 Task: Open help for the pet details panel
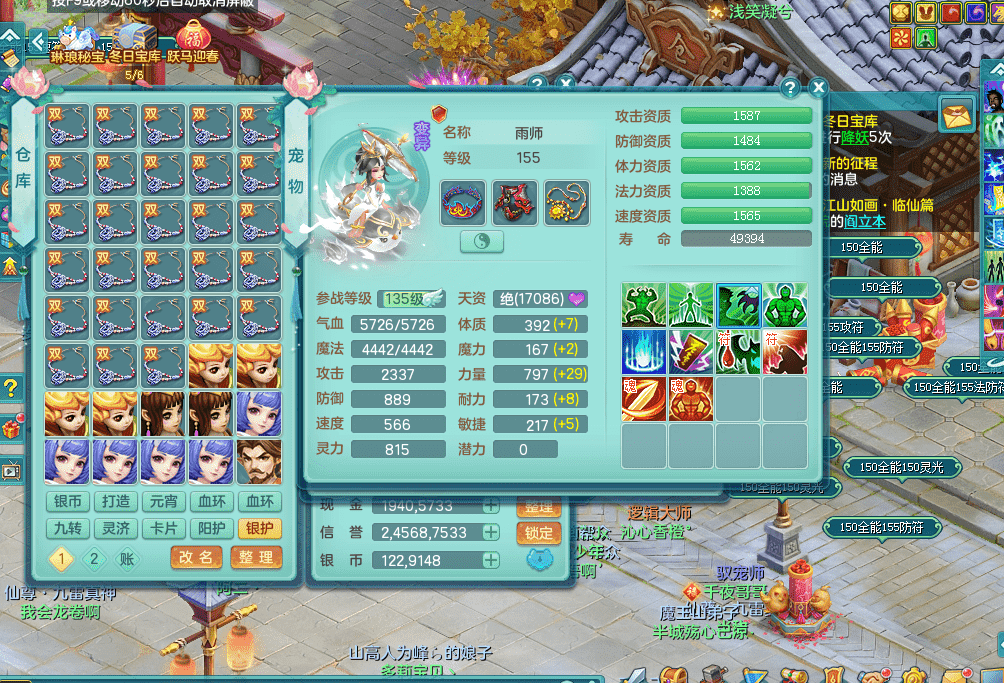(x=789, y=88)
